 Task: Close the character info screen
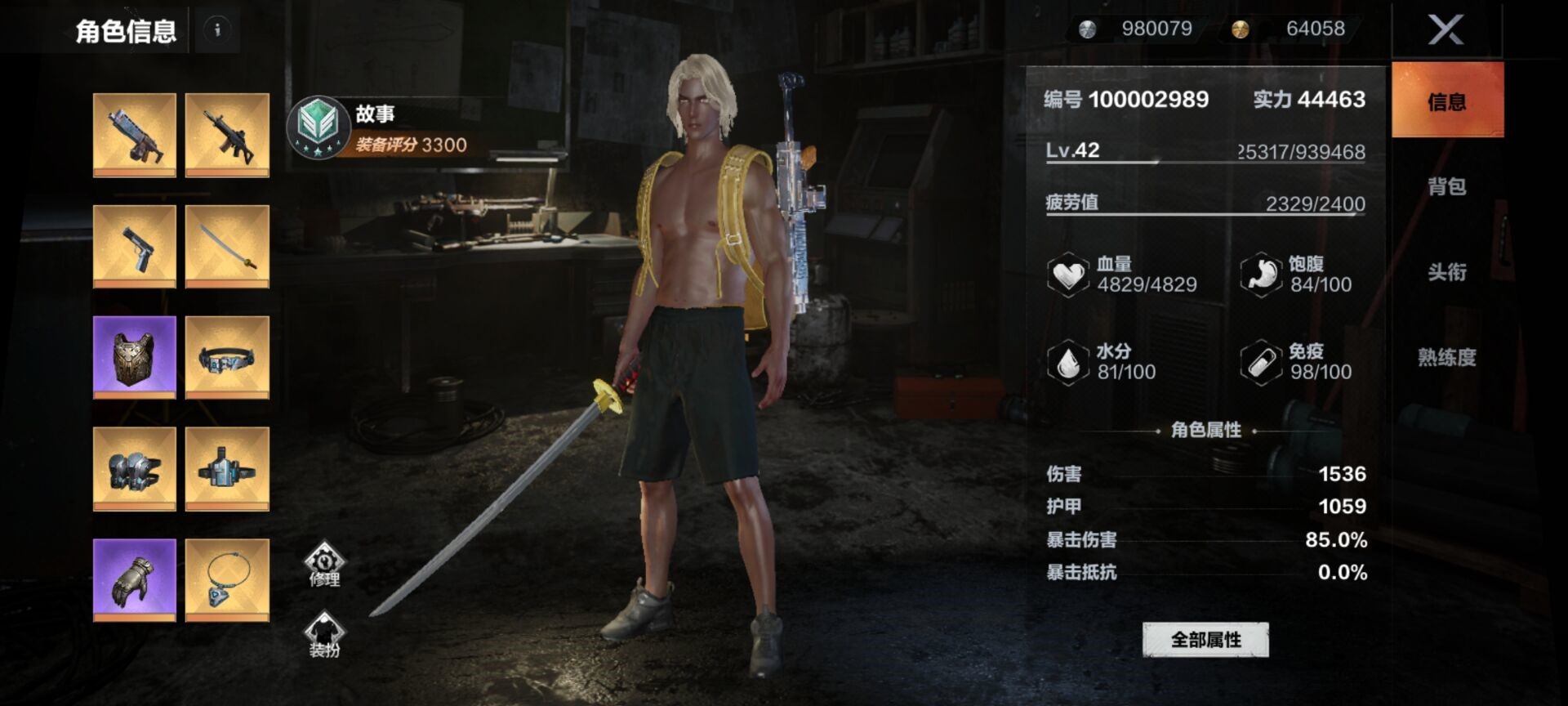click(1445, 31)
